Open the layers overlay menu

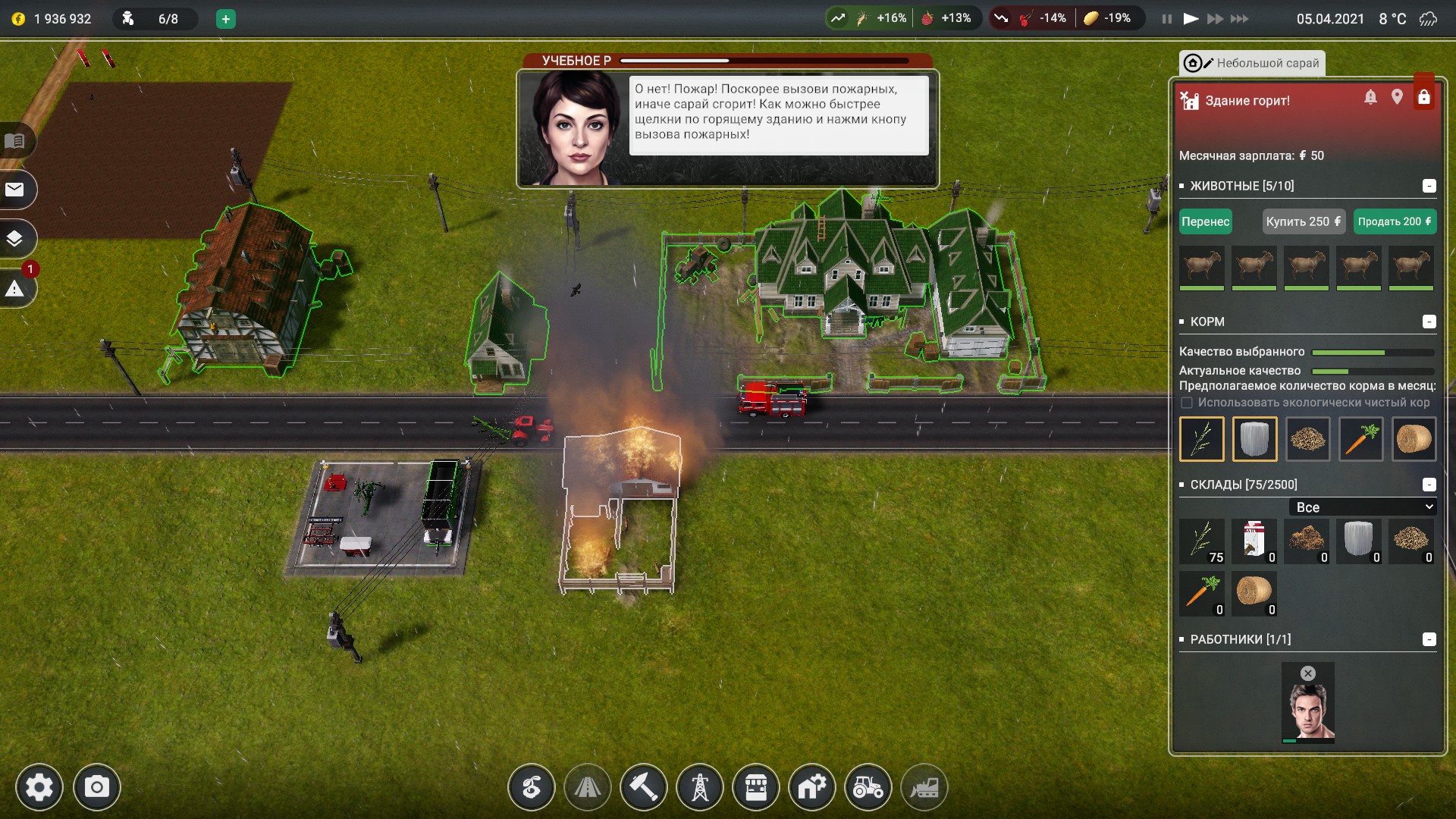tap(15, 239)
